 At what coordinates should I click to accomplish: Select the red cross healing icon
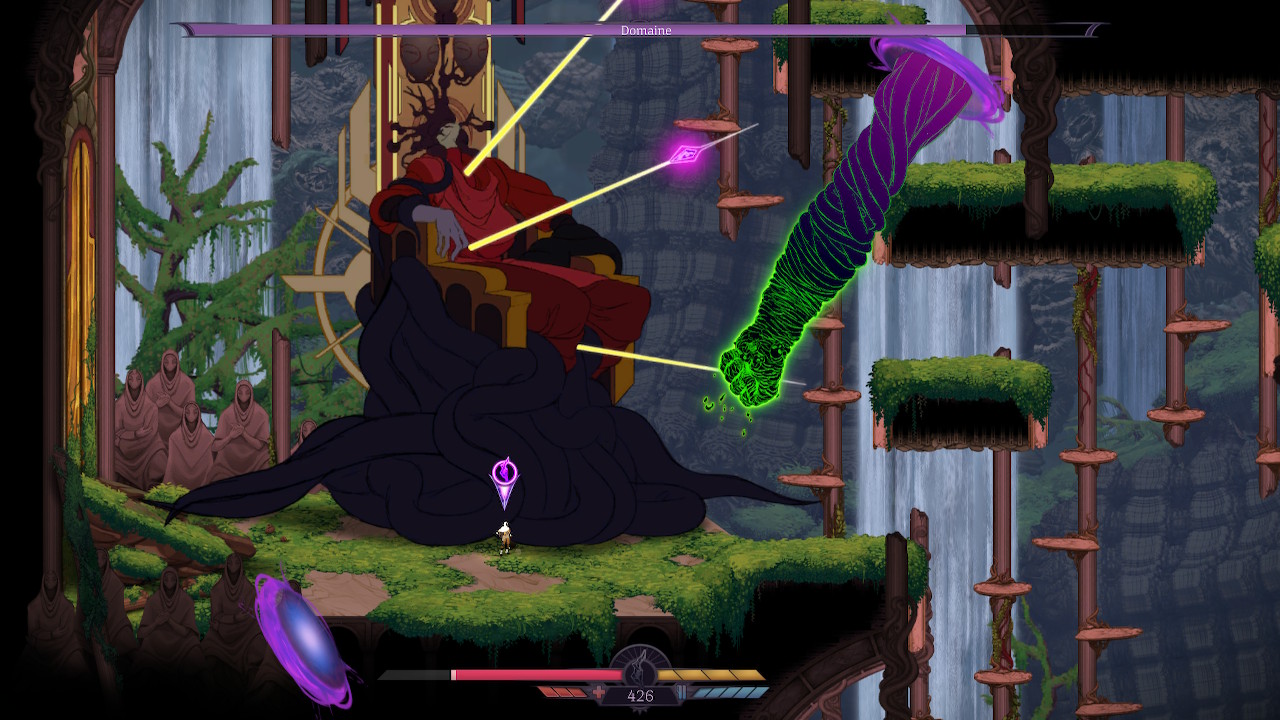click(x=599, y=692)
